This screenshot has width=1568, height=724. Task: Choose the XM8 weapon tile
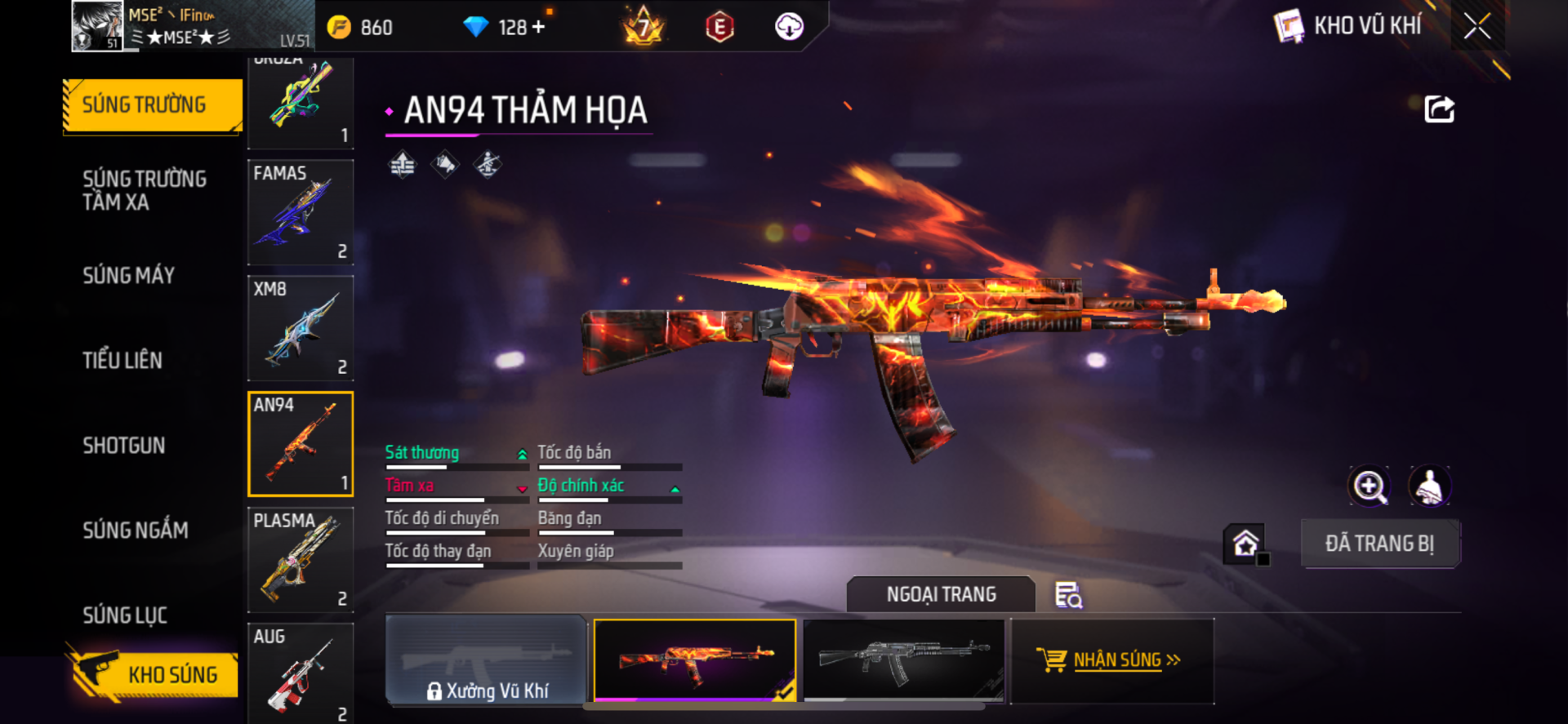pos(301,328)
